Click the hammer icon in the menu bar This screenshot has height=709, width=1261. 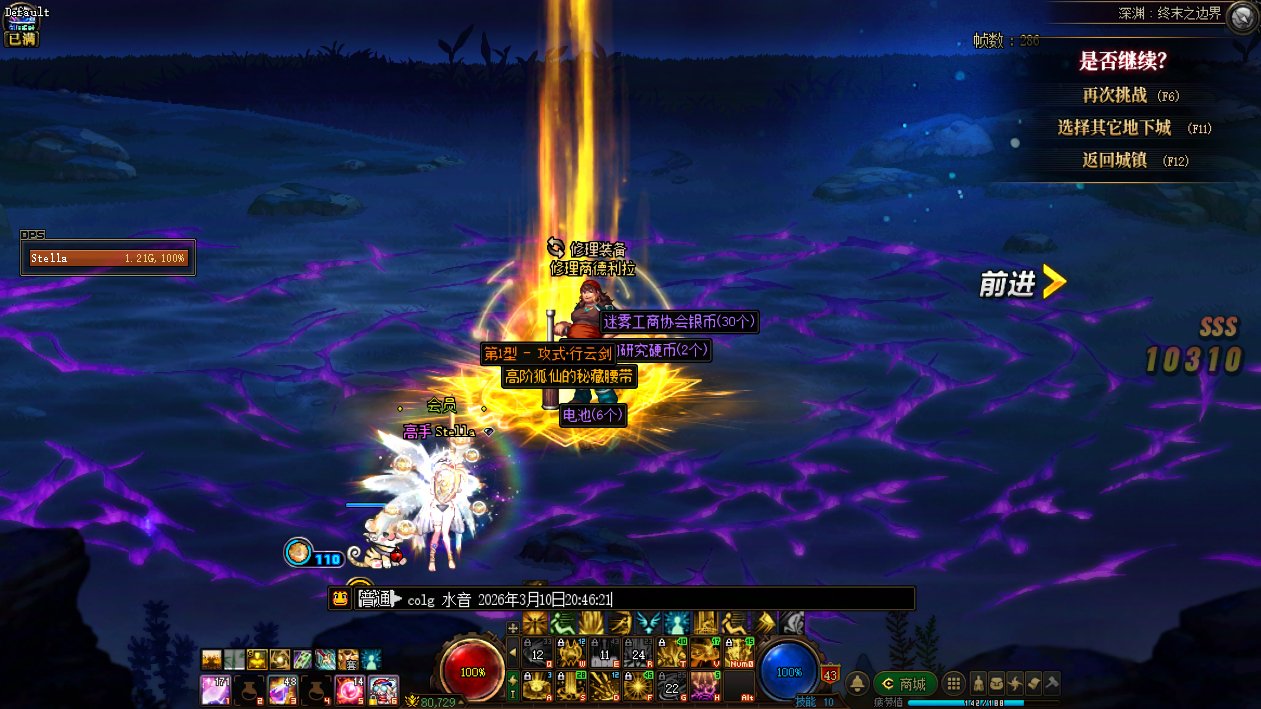point(1052,684)
